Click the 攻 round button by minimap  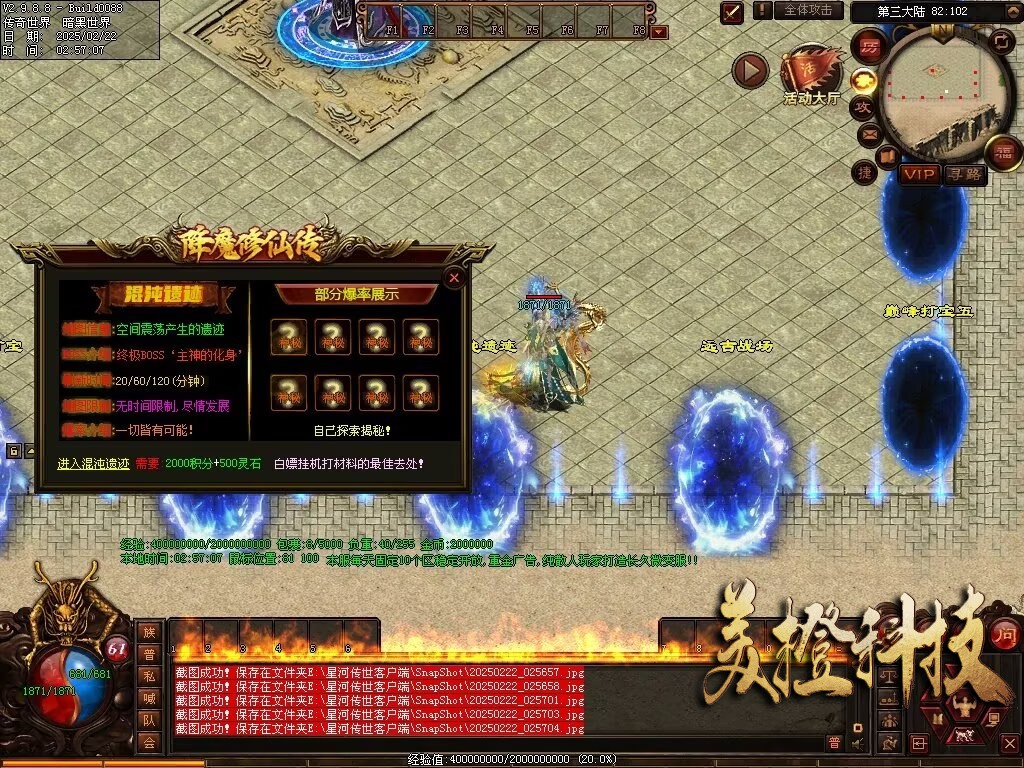point(862,107)
